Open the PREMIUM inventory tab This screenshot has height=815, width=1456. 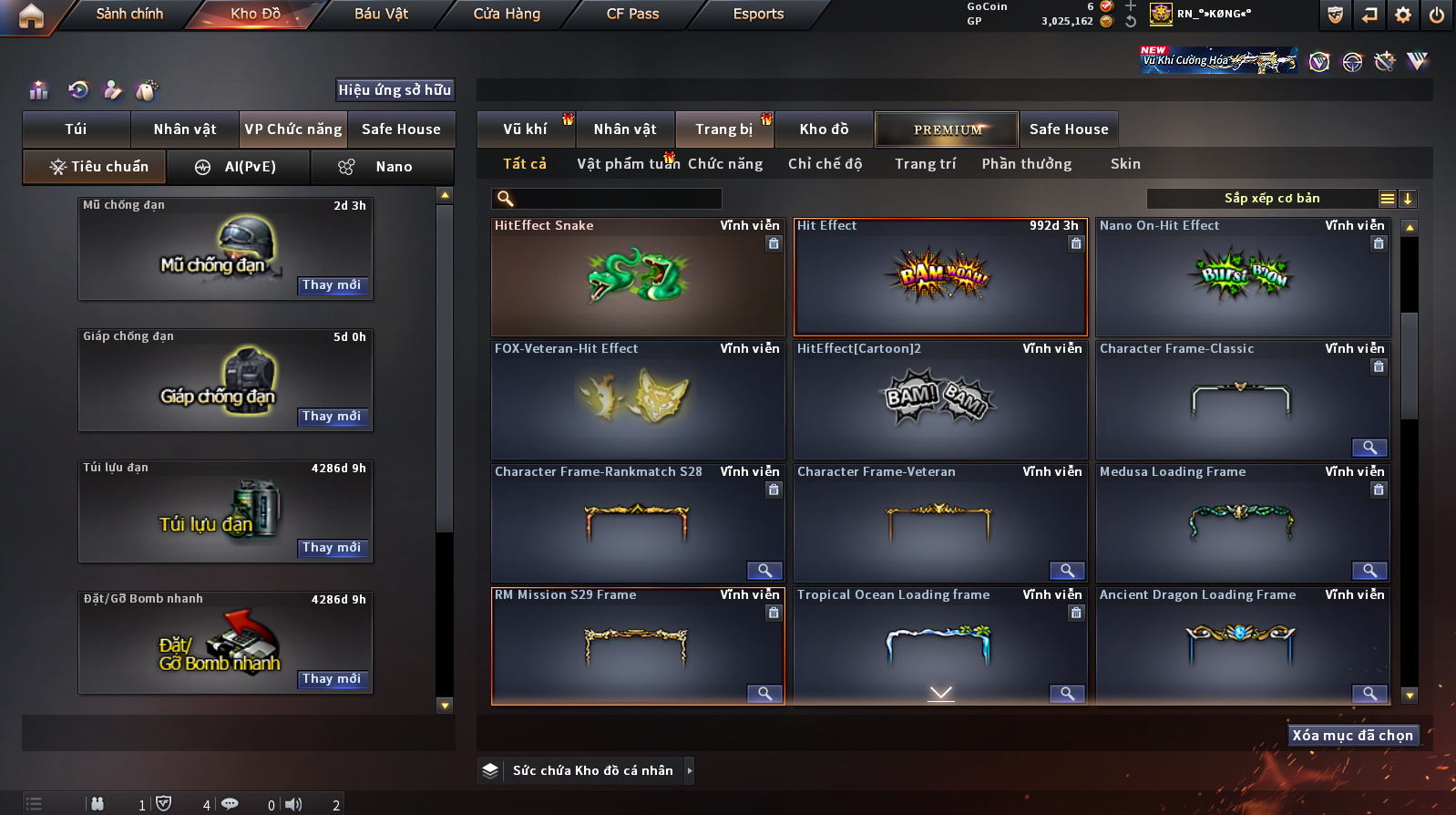coord(947,129)
